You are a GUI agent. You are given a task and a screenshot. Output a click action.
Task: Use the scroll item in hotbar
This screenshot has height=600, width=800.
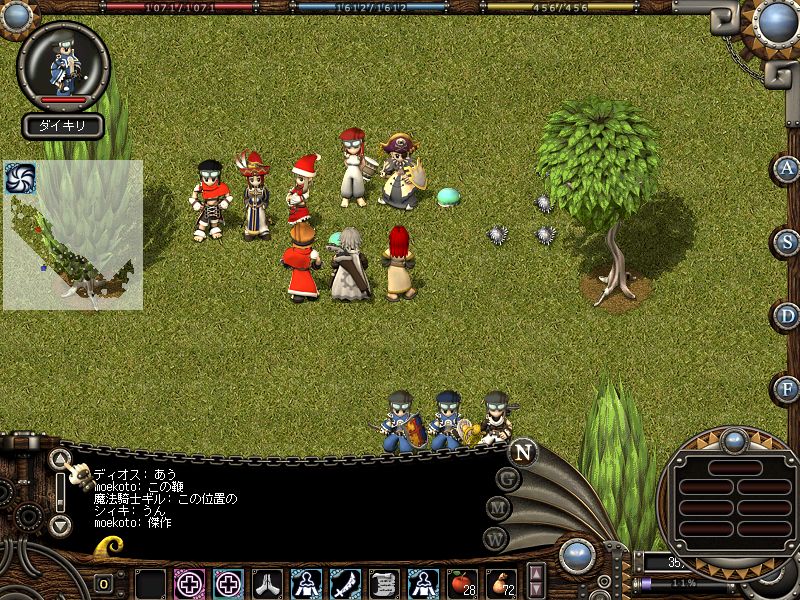(x=384, y=582)
